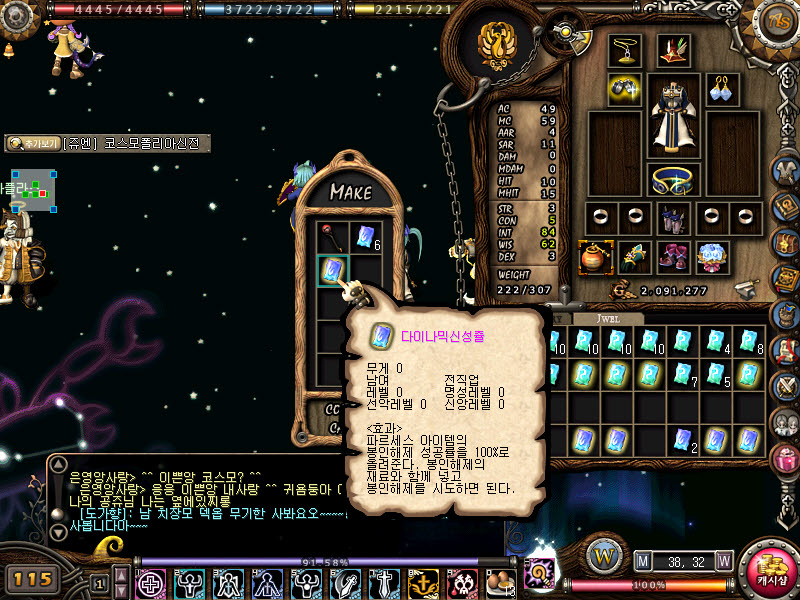This screenshot has width=800, height=600.
Task: Open the cash shop with the coin button
Action: (x=770, y=568)
